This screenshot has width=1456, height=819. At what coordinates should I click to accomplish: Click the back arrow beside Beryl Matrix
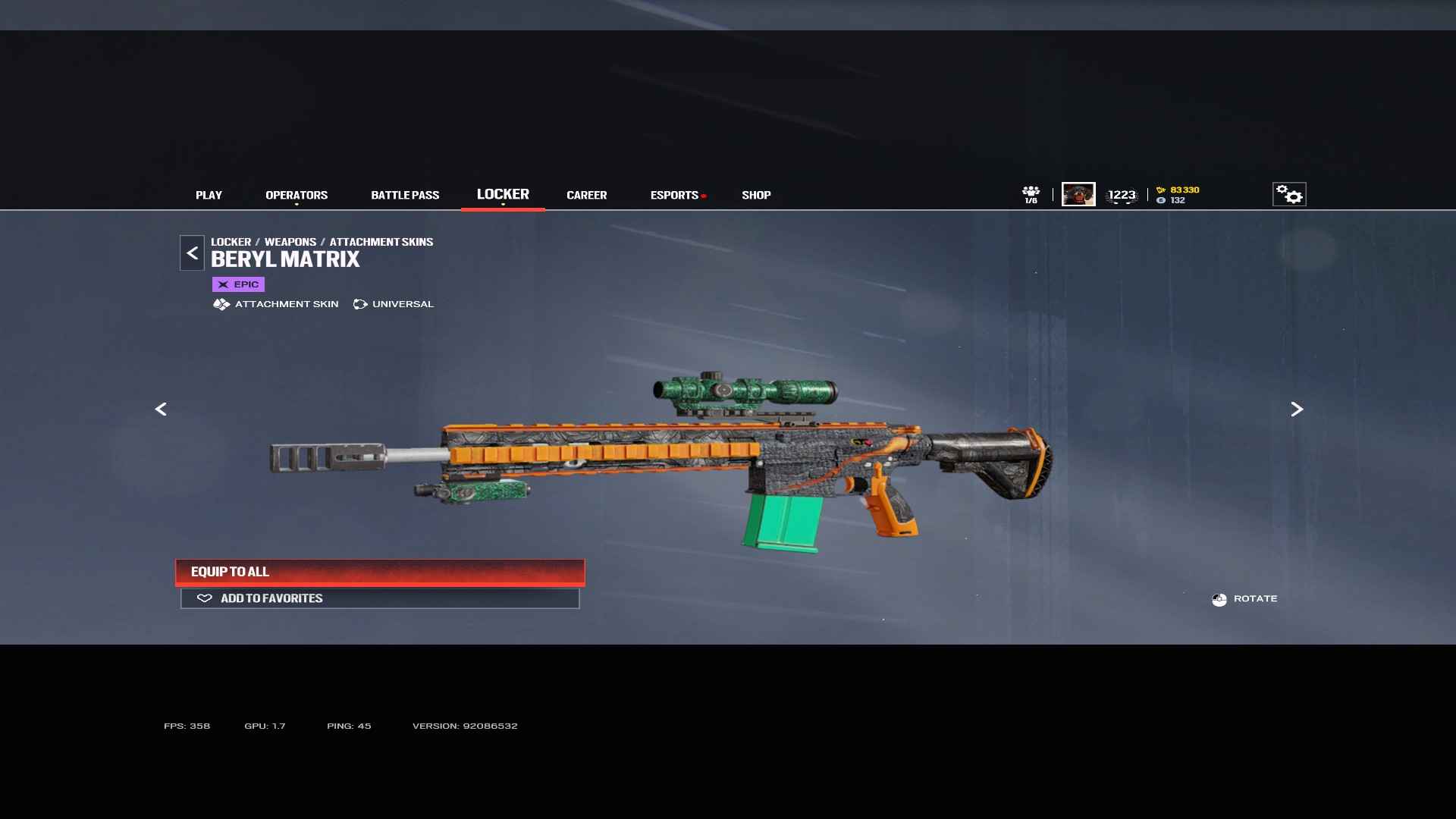pos(192,253)
